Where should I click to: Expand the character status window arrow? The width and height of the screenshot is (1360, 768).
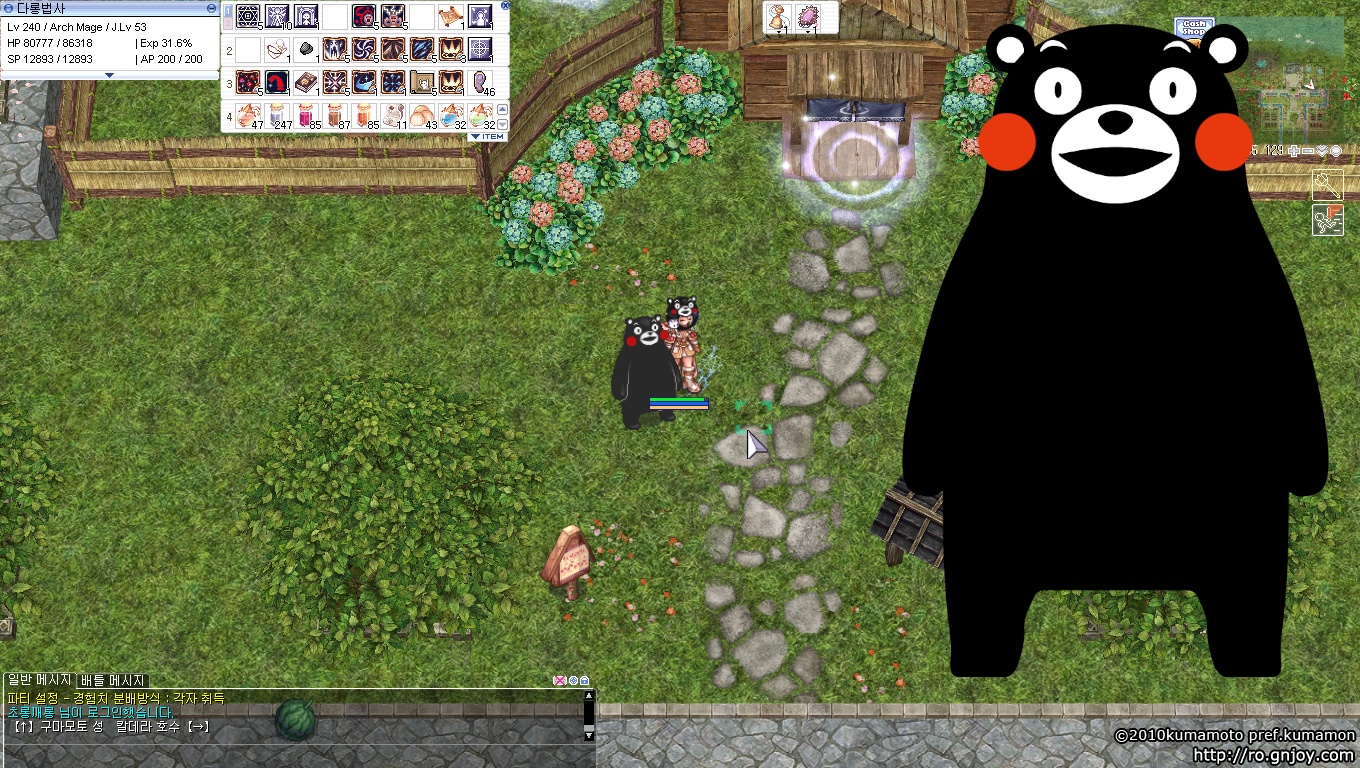click(x=109, y=75)
